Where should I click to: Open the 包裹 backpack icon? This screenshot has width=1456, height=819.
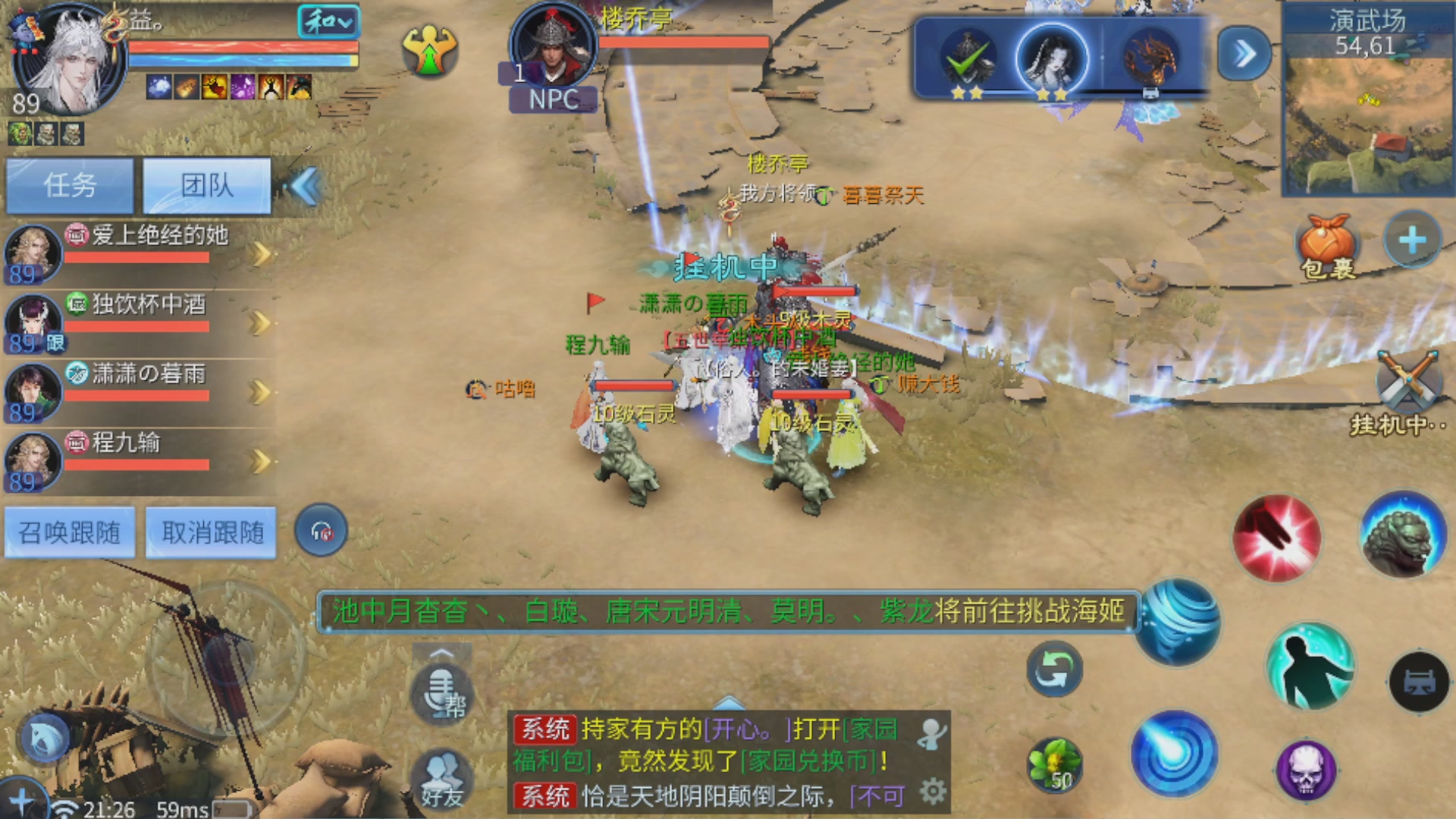pyautogui.click(x=1327, y=243)
